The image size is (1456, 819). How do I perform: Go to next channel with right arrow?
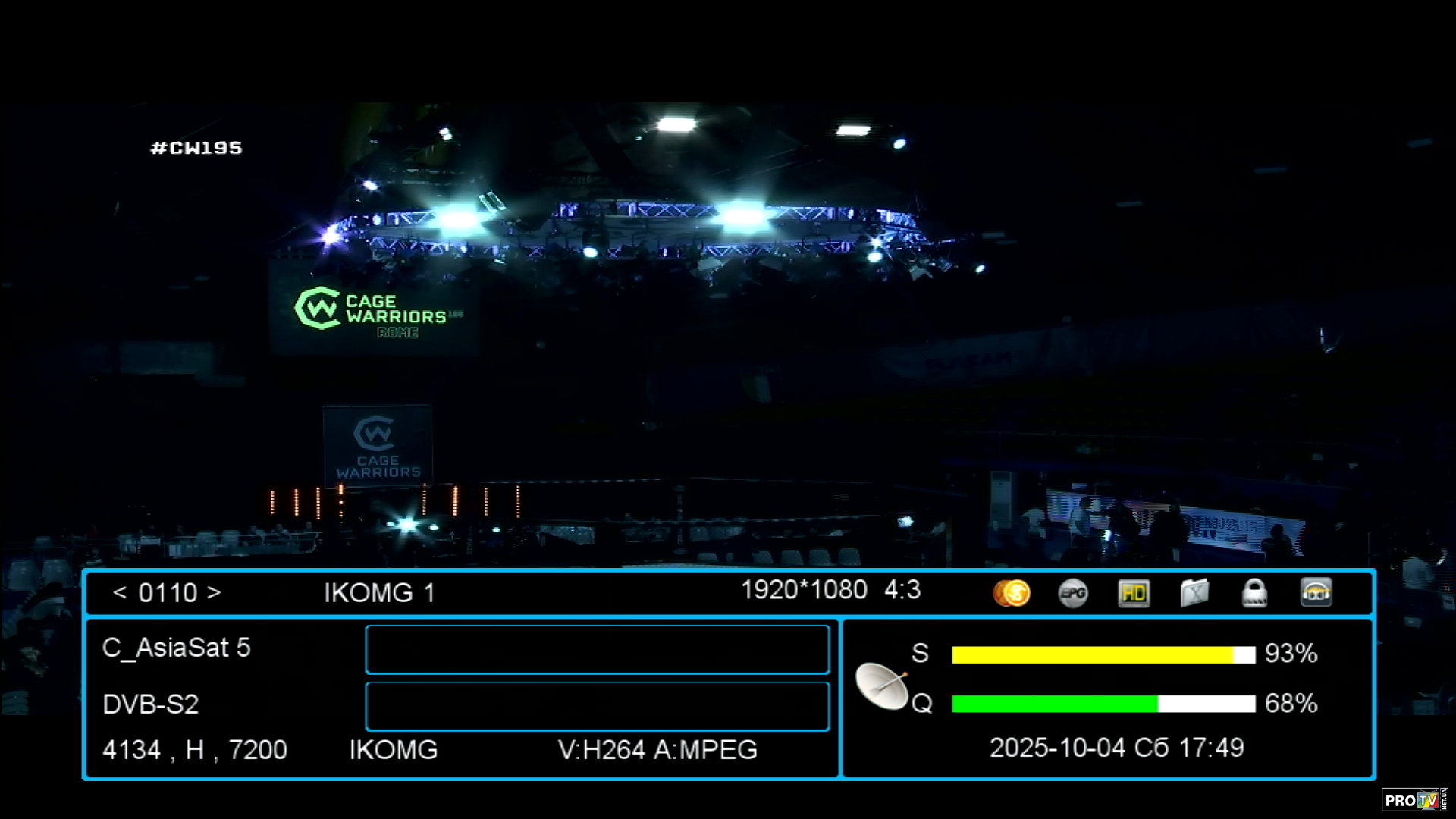pos(214,592)
